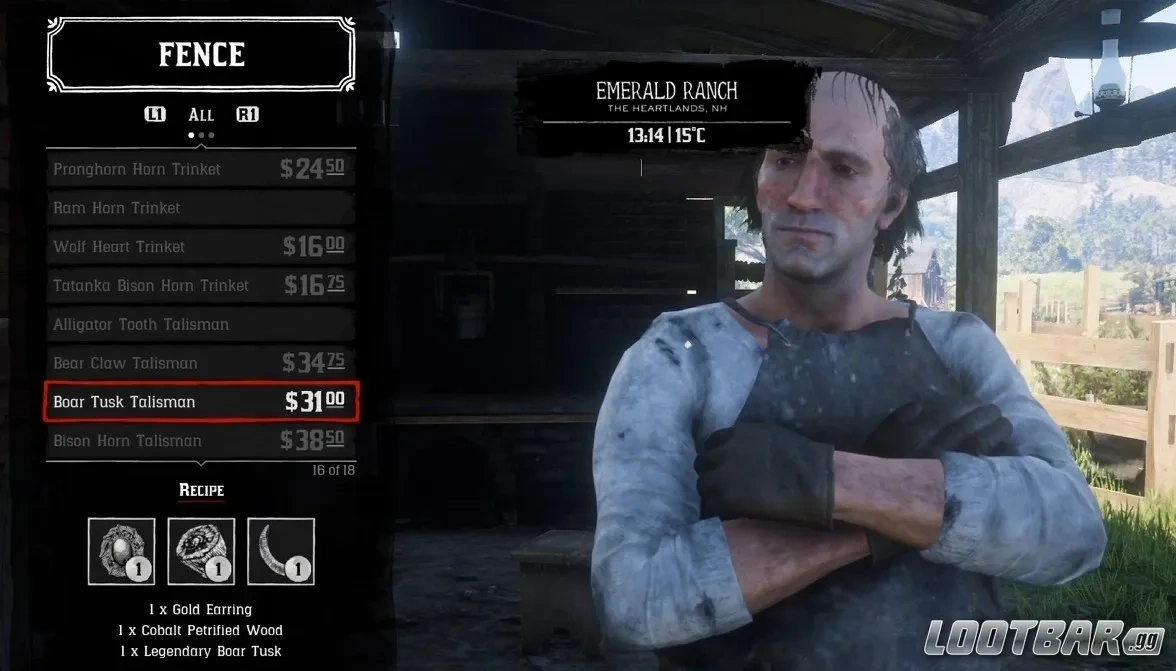Click the highlighted Boar Tusk Talisman
1176x671 pixels.
(200, 402)
